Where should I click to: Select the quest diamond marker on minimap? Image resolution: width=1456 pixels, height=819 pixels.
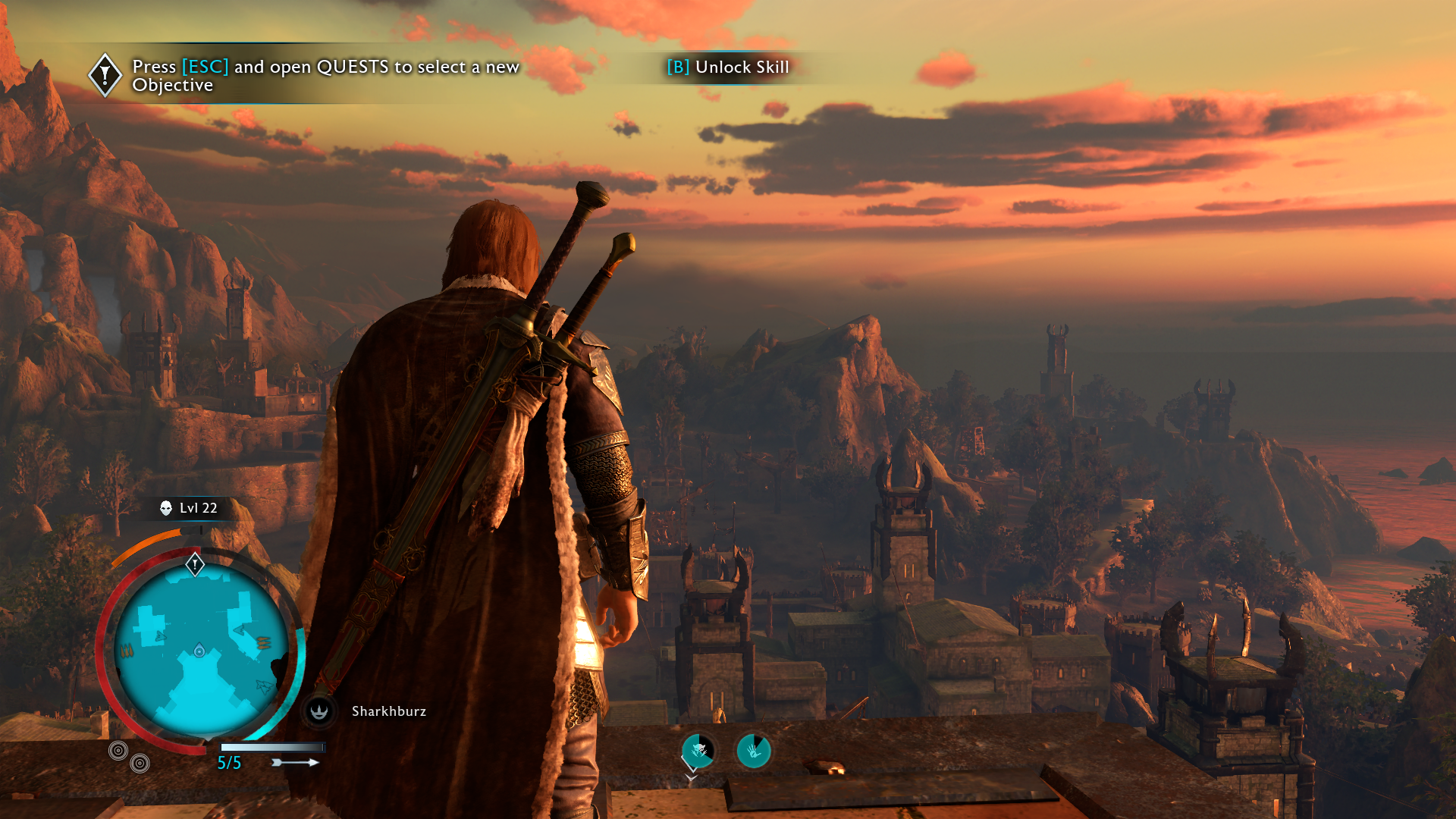click(x=195, y=564)
